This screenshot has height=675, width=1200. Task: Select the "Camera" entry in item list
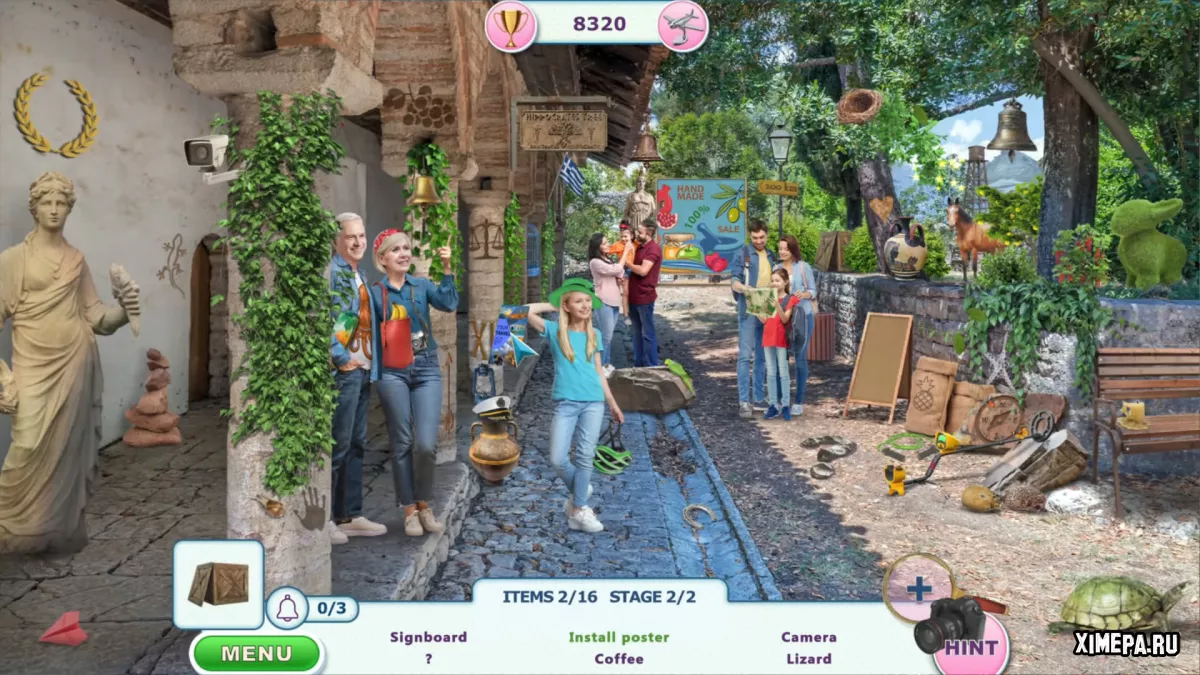(808, 637)
